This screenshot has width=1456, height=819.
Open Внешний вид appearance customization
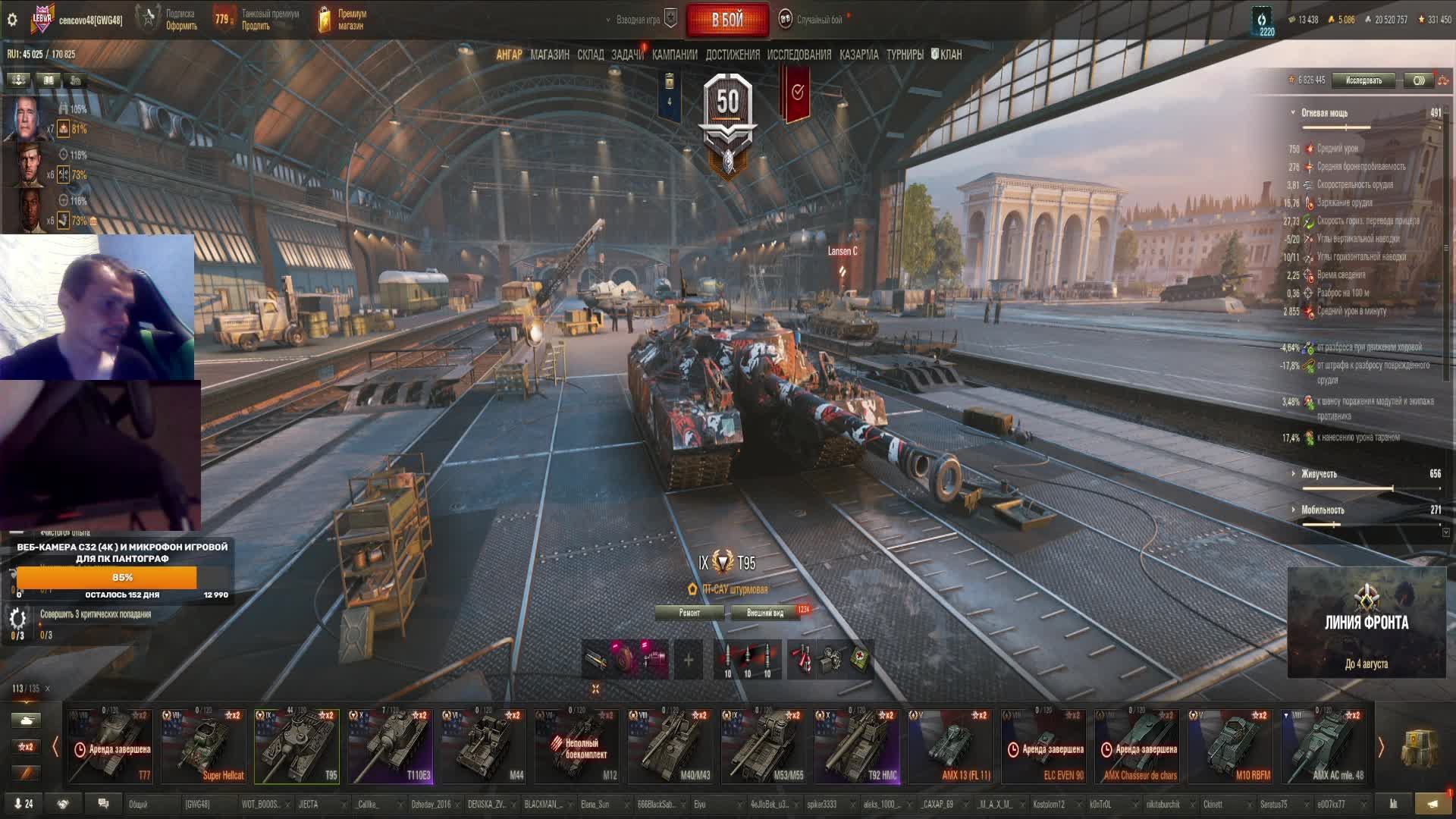point(765,613)
